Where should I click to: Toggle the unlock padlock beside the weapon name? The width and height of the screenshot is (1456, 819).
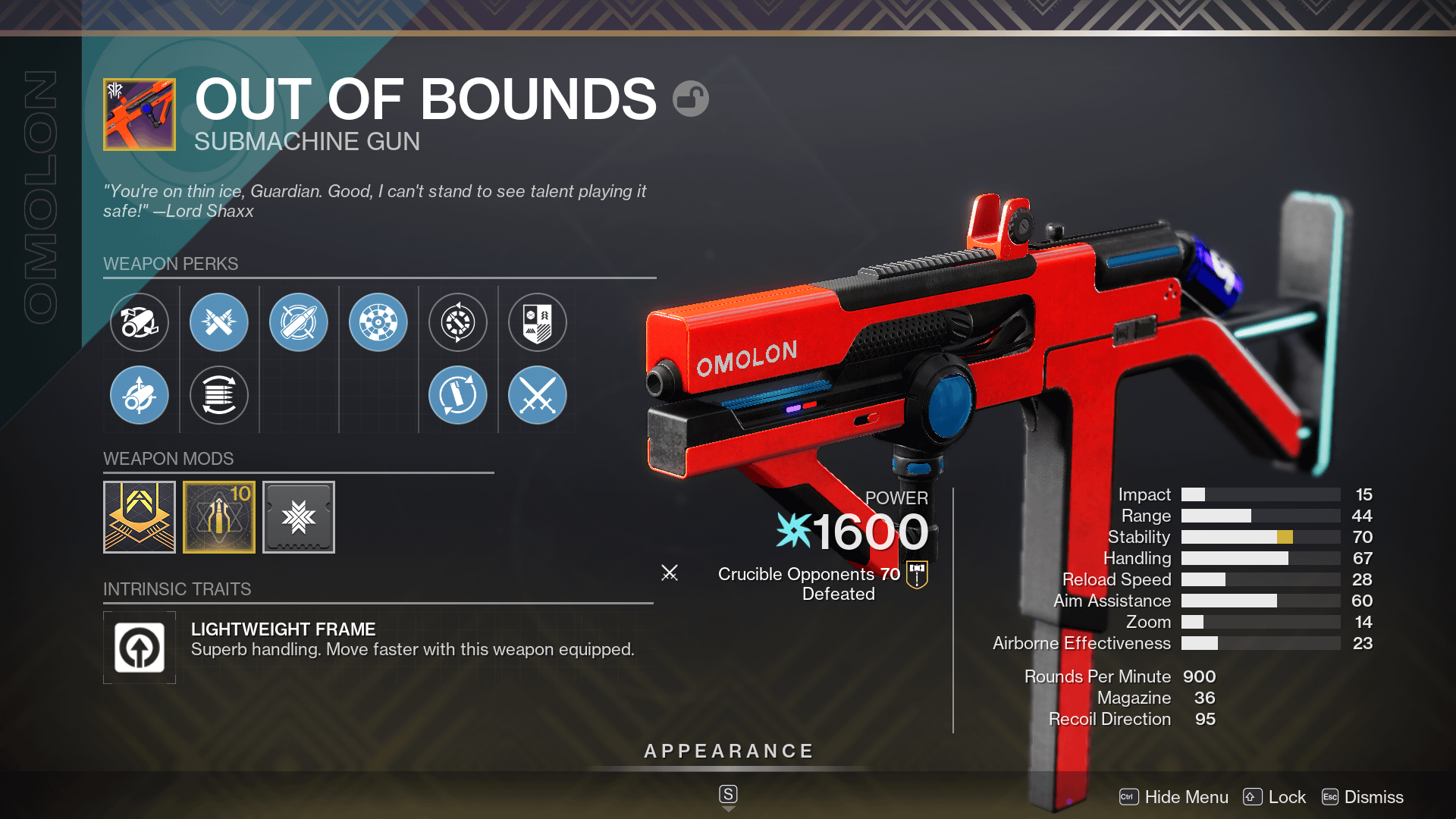click(691, 99)
